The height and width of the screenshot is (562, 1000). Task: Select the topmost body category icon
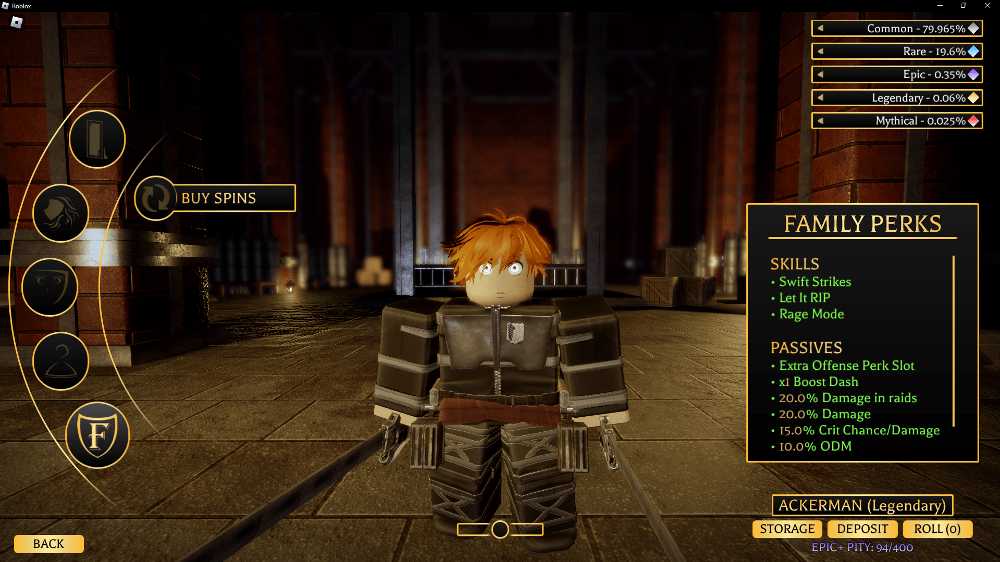click(x=97, y=138)
